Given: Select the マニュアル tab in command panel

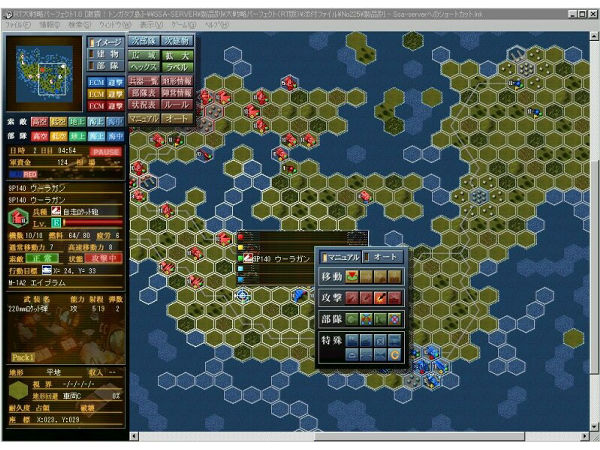Looking at the screenshot, I should 341,257.
